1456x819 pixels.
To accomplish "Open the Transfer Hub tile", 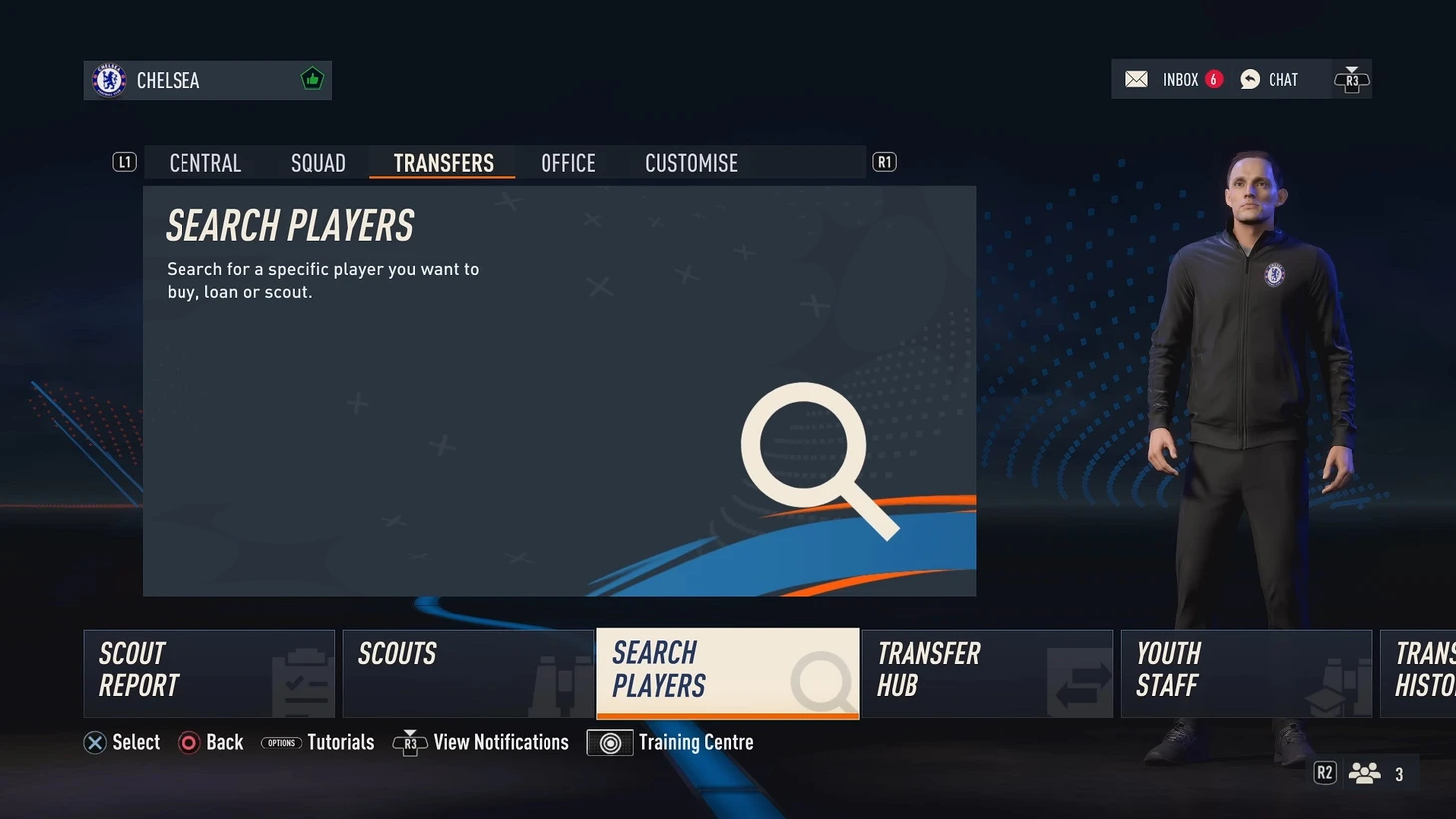I will coord(986,673).
